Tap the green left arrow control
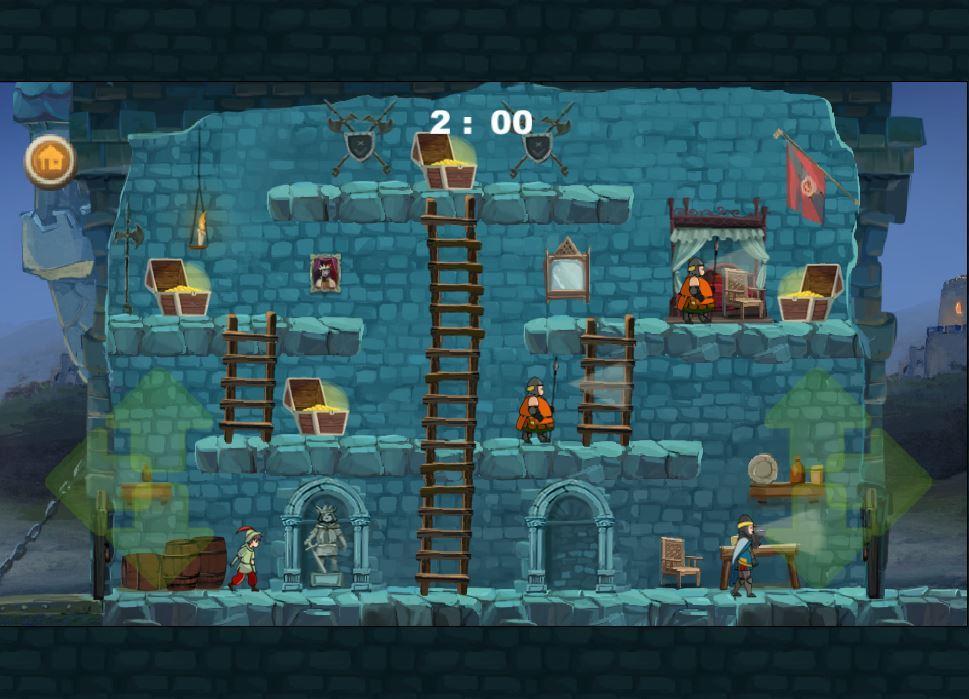 click(70, 480)
